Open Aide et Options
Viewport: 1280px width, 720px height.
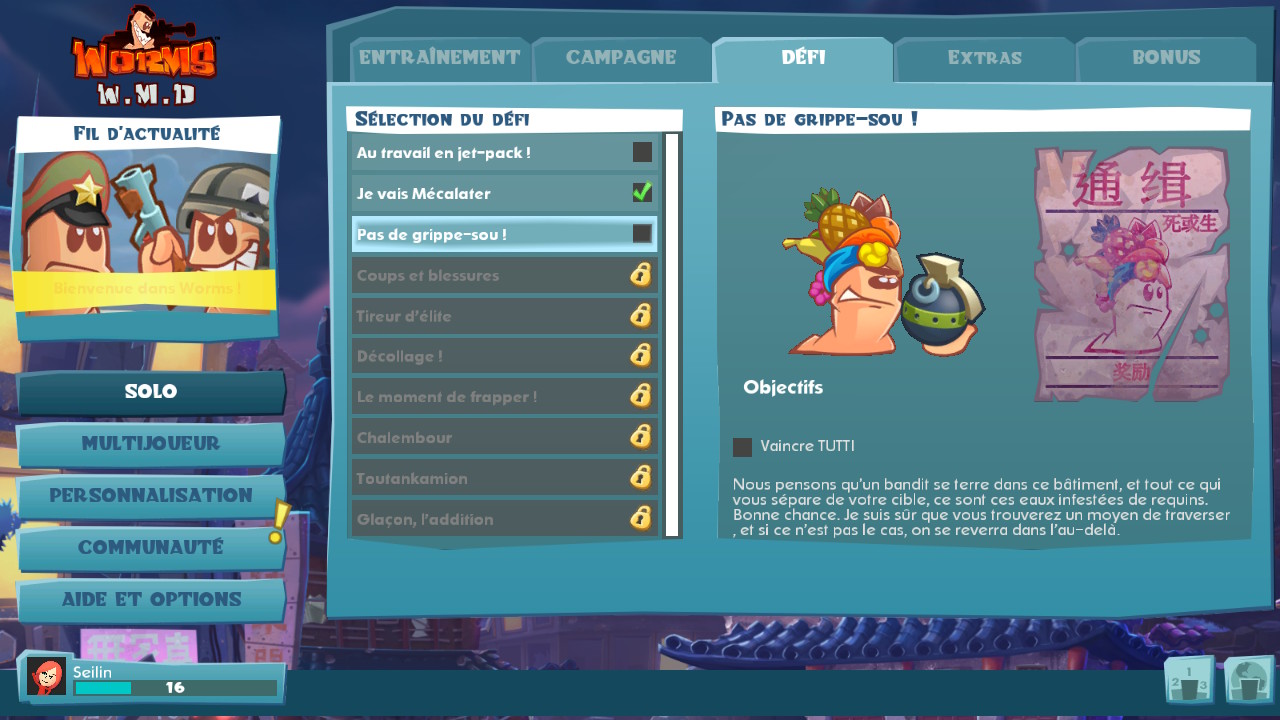click(x=151, y=600)
